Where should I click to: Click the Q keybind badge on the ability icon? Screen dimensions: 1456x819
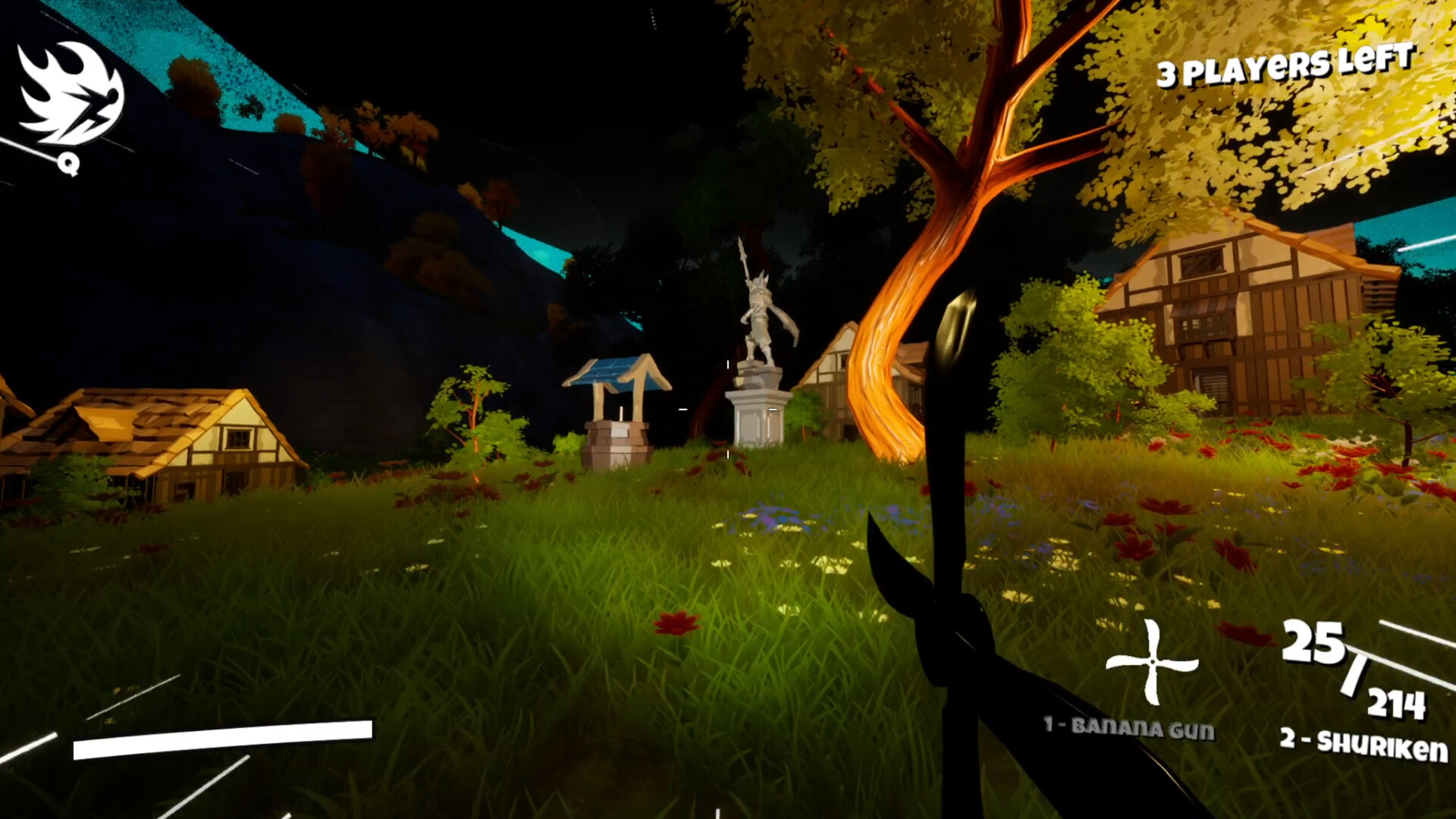67,162
